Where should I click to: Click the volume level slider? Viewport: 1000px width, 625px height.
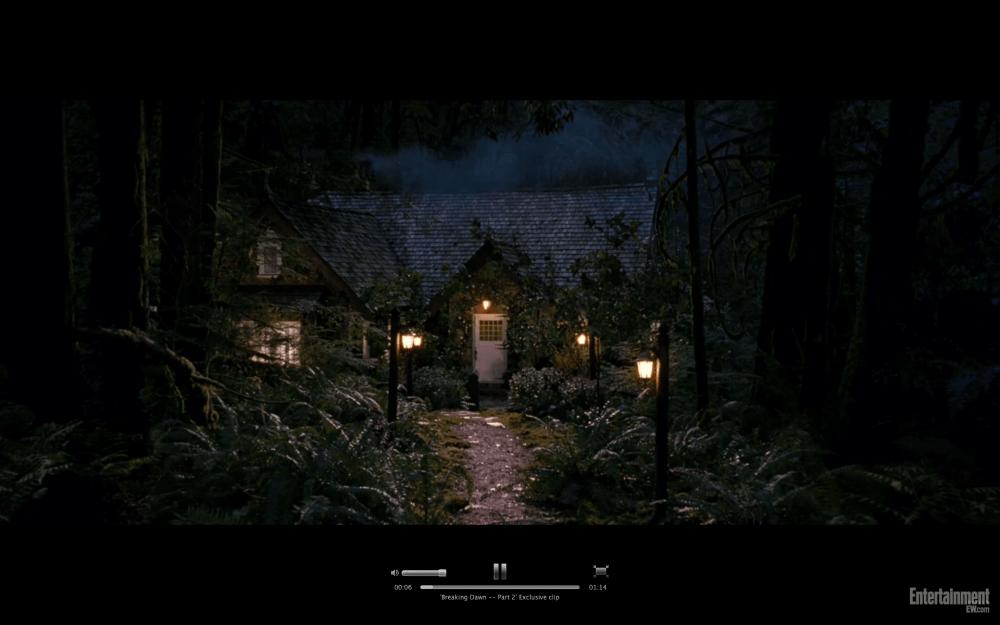pos(424,573)
